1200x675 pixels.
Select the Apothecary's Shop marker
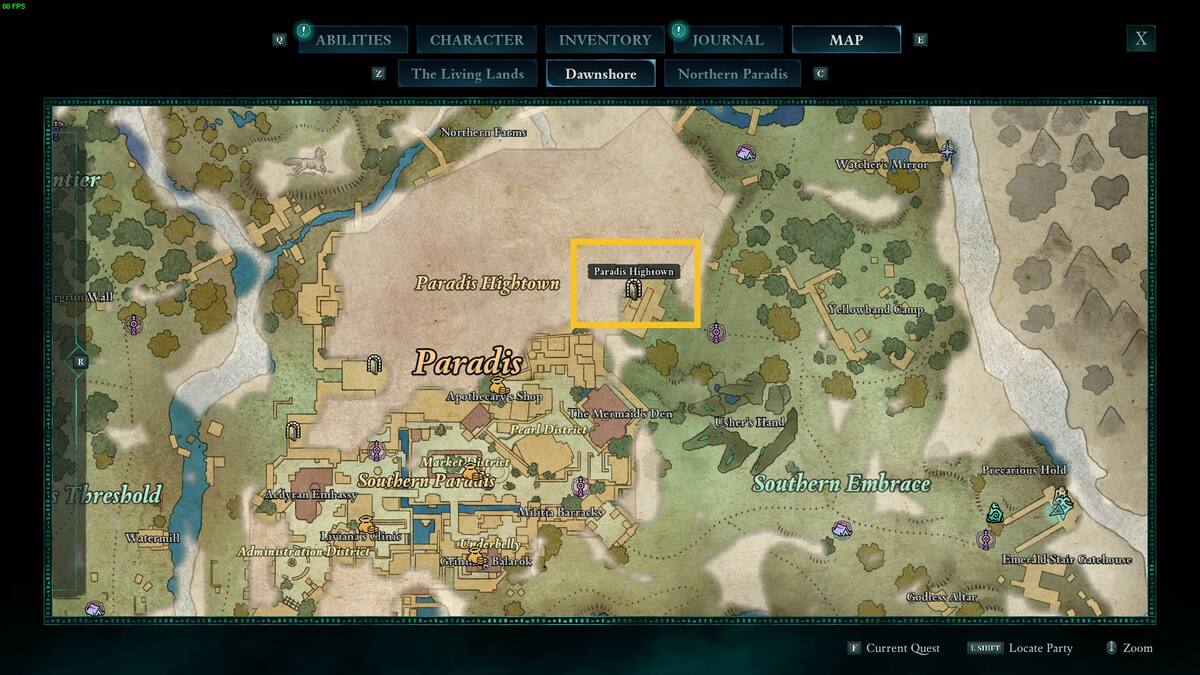tap(497, 386)
